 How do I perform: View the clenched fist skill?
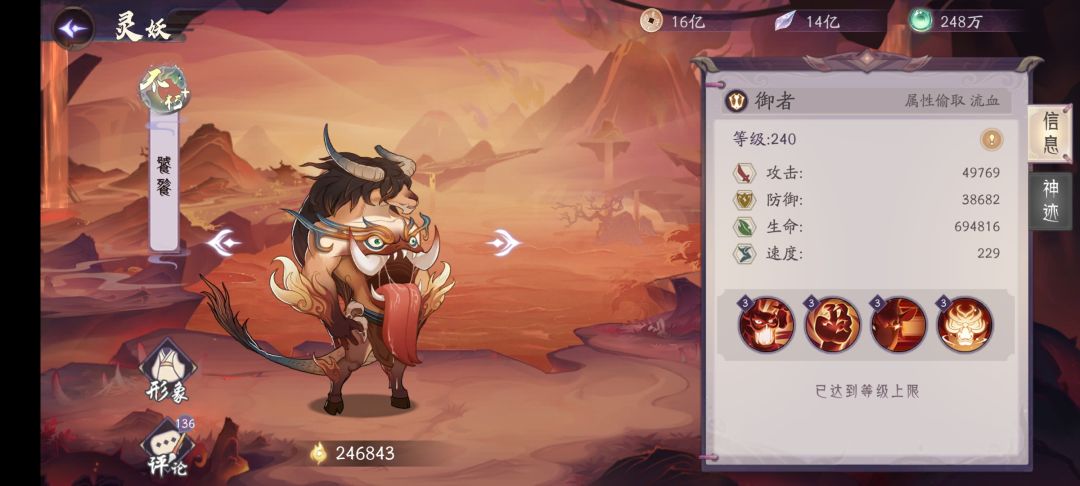click(832, 324)
